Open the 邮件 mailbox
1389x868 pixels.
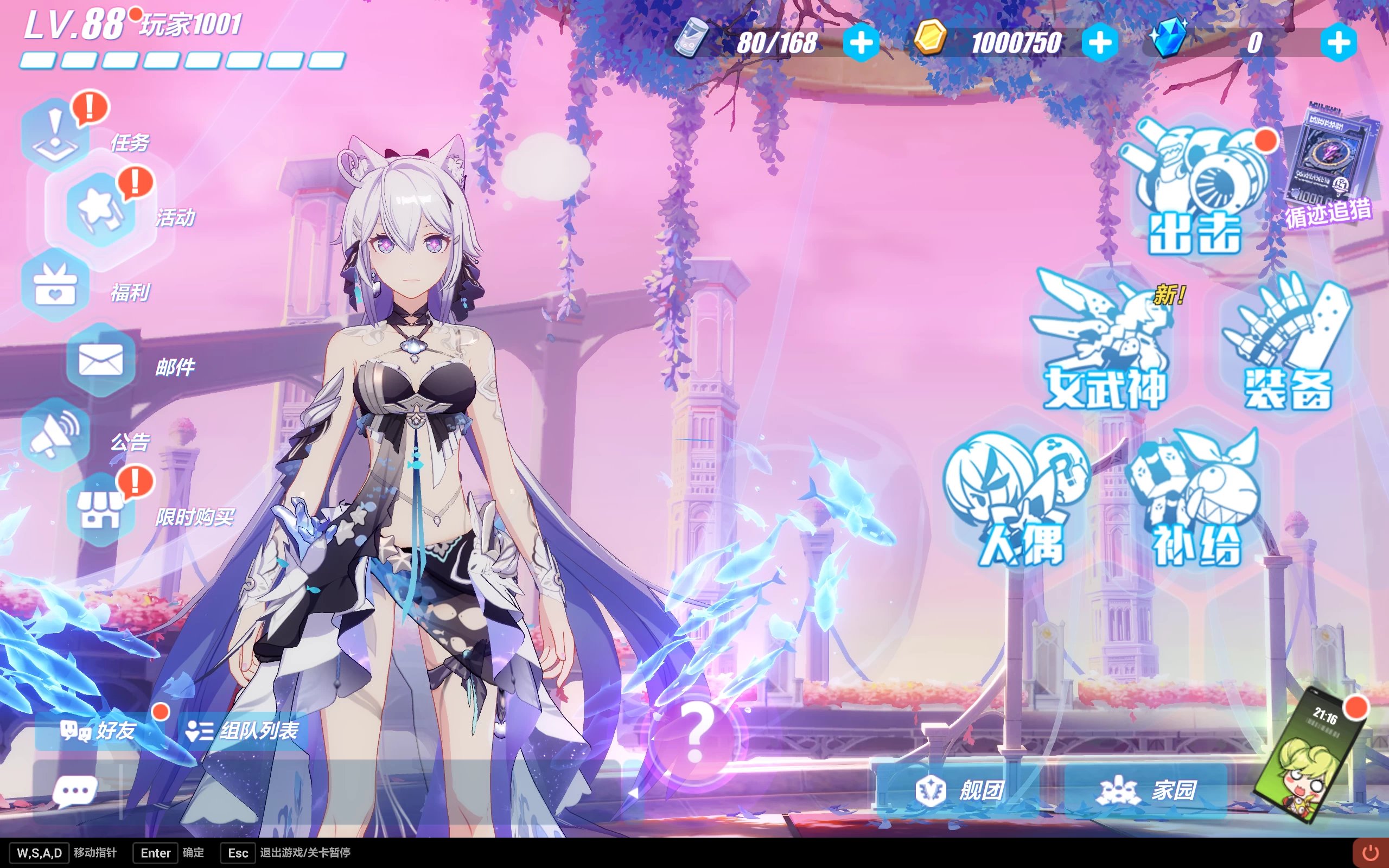tap(101, 361)
